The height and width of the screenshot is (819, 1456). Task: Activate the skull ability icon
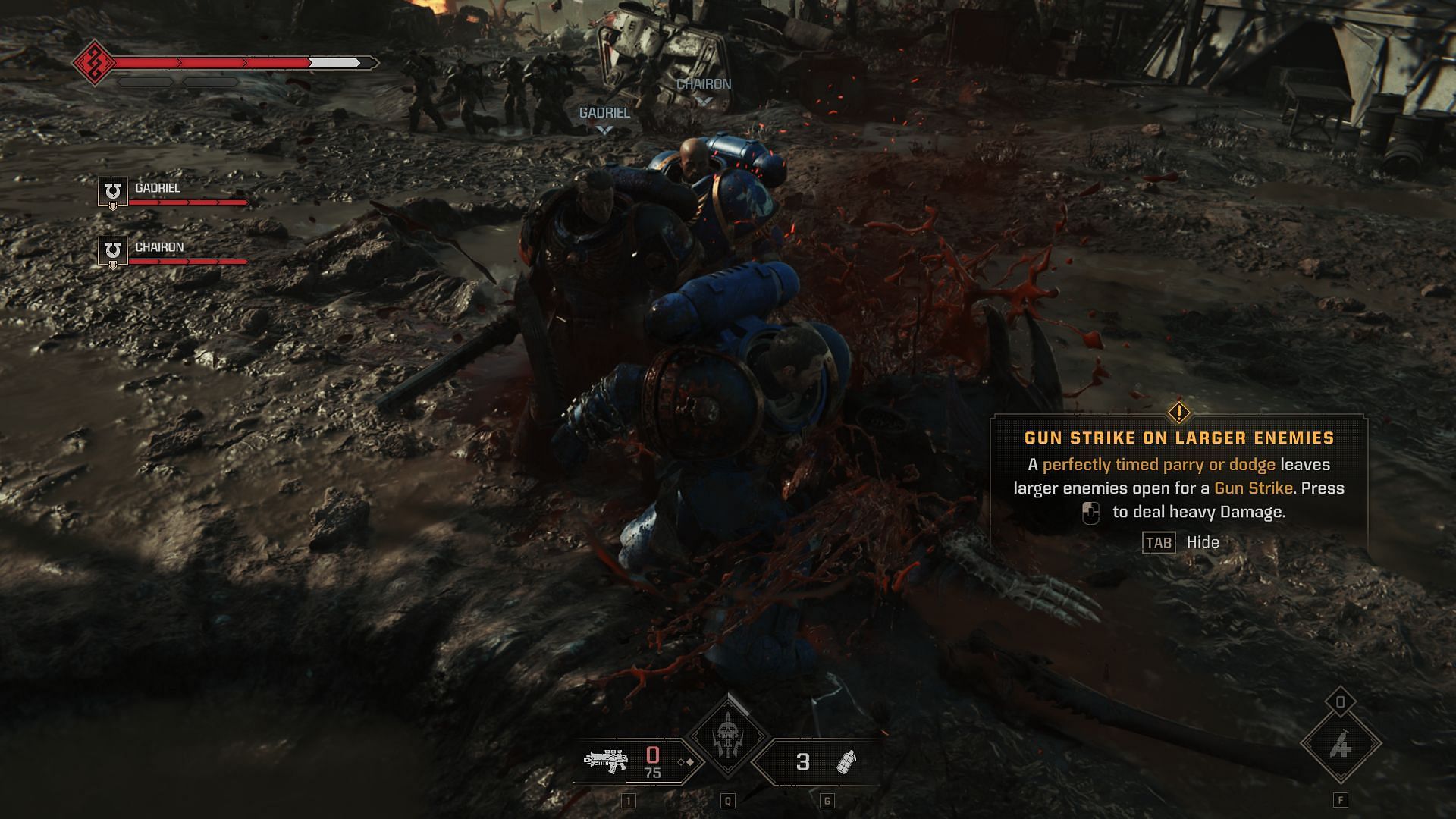coord(728,737)
